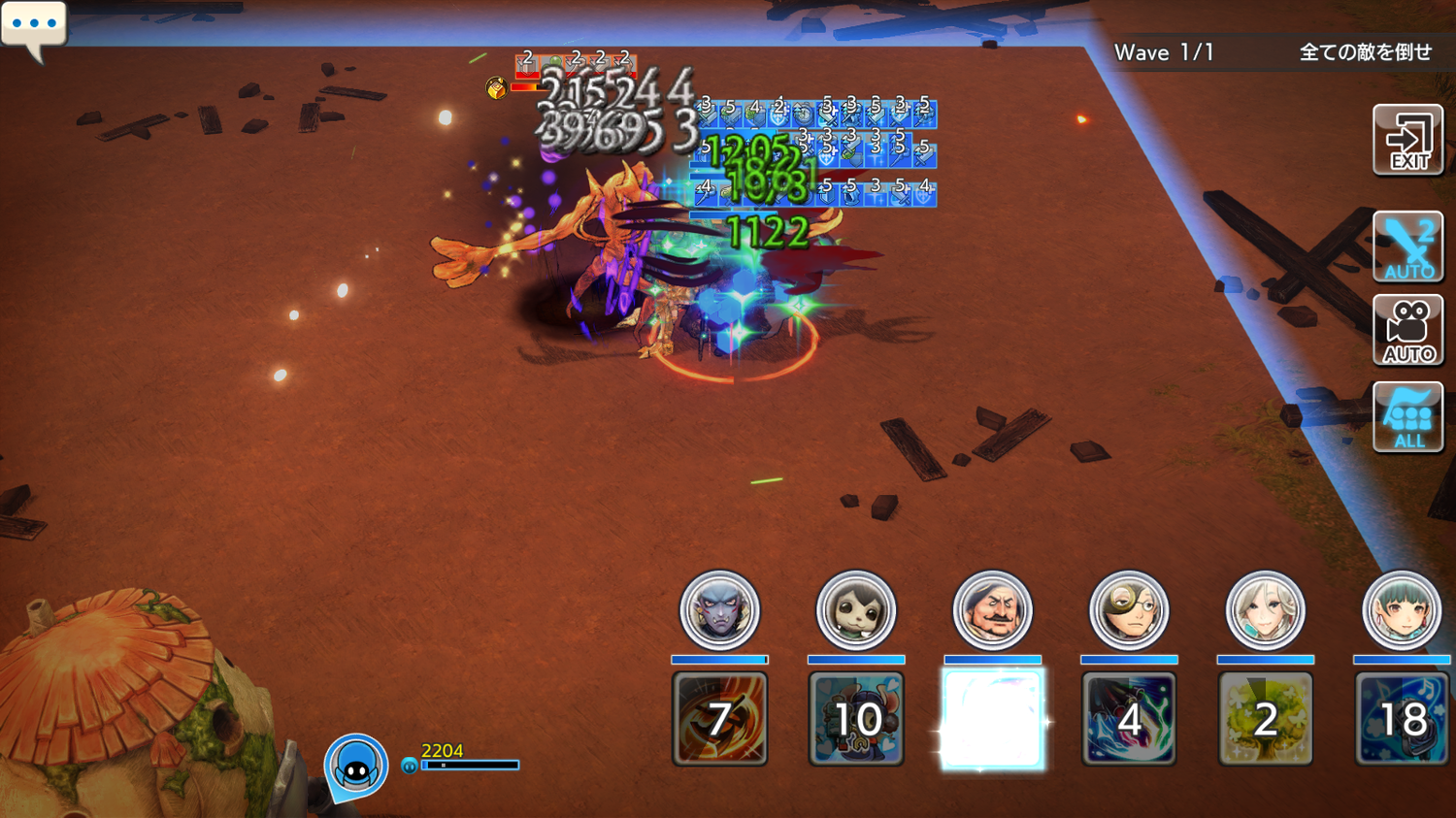The image size is (1456, 818).
Task: Toggle the auto battle sword button
Action: click(1407, 247)
